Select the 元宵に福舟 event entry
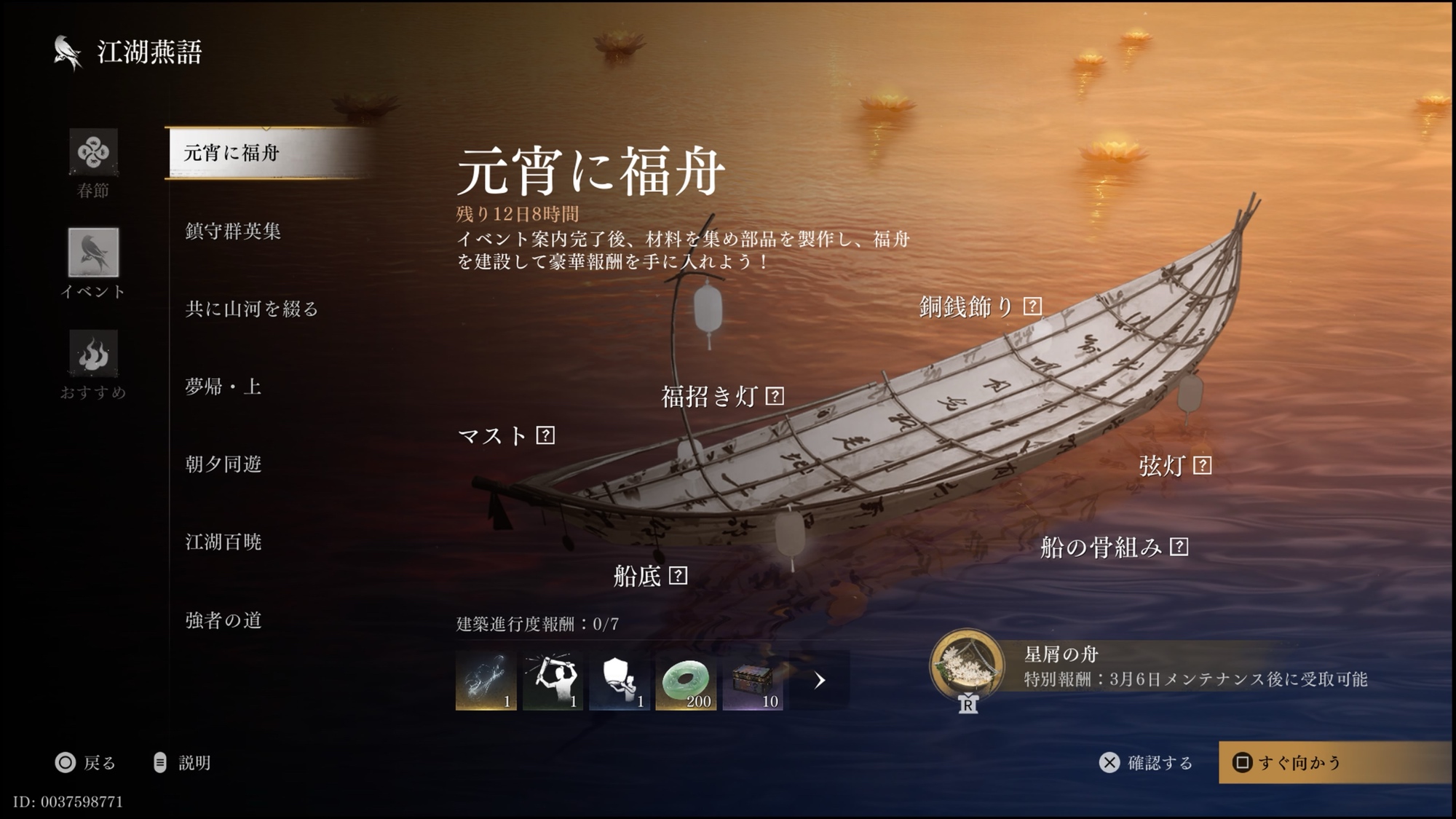Image resolution: width=1456 pixels, height=819 pixels. pos(232,153)
